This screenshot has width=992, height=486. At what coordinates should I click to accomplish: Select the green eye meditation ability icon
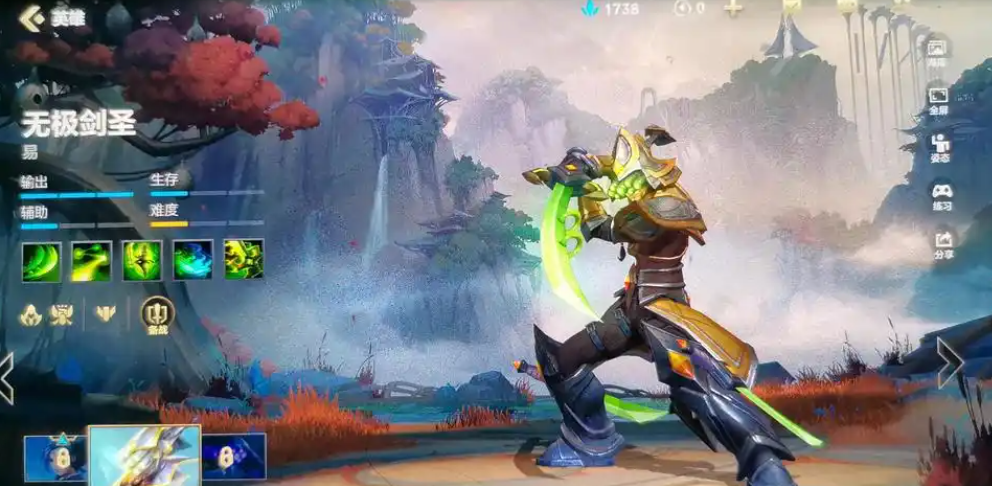142,260
